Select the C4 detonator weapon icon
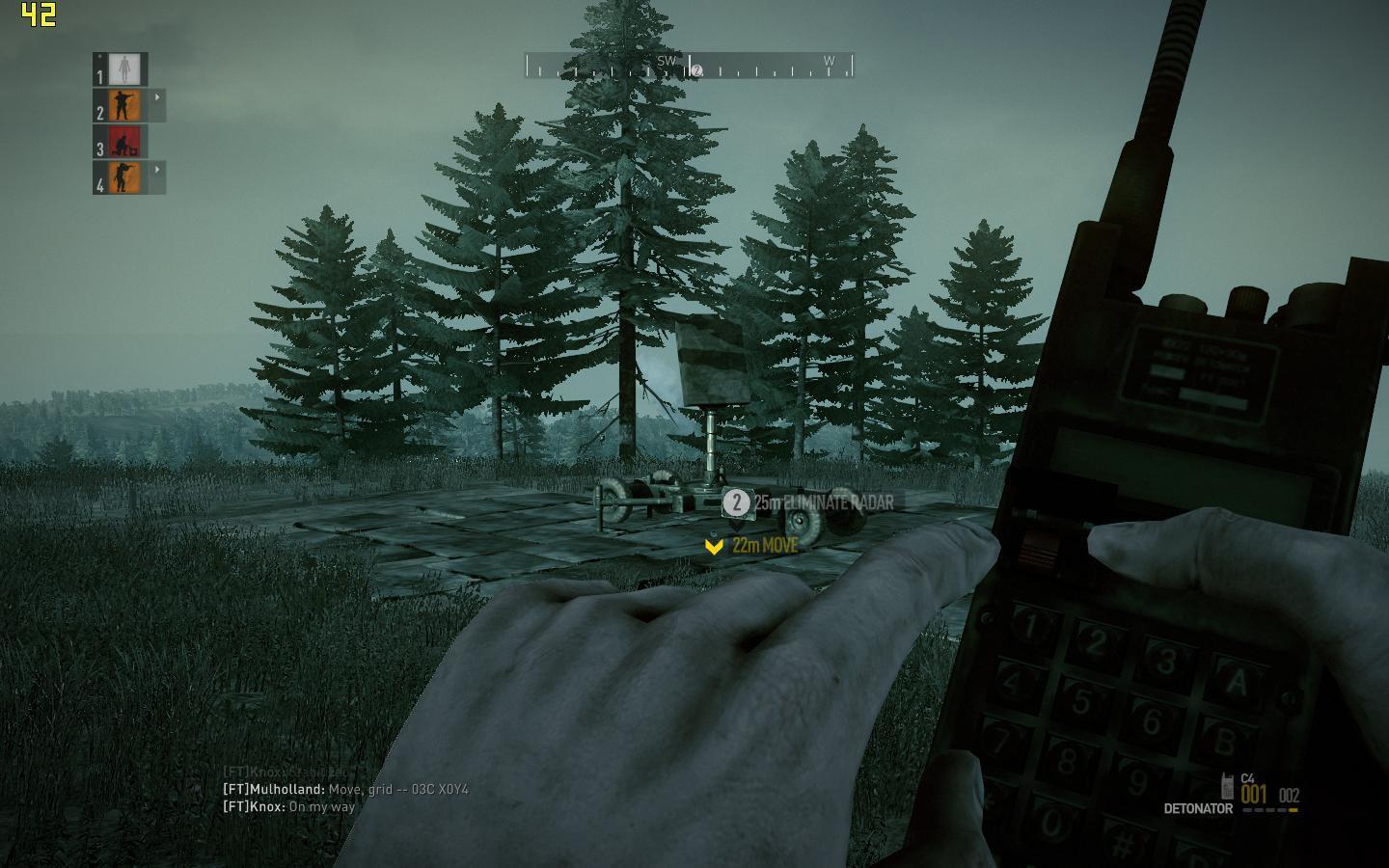Image resolution: width=1389 pixels, height=868 pixels. pos(1227,784)
